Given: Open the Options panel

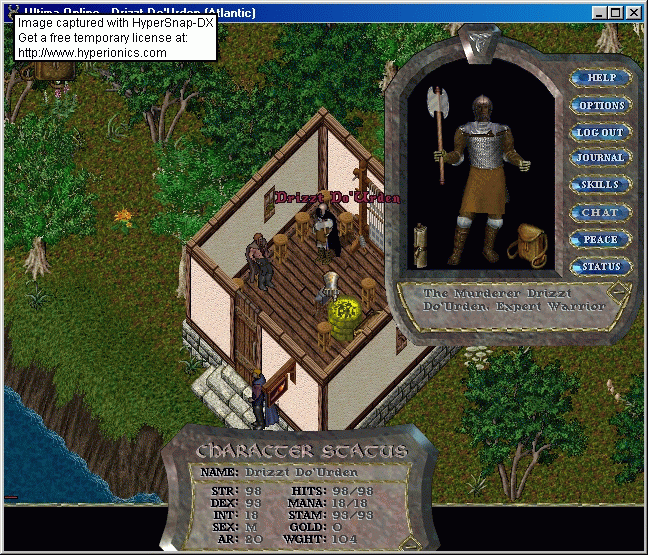Looking at the screenshot, I should (x=601, y=105).
